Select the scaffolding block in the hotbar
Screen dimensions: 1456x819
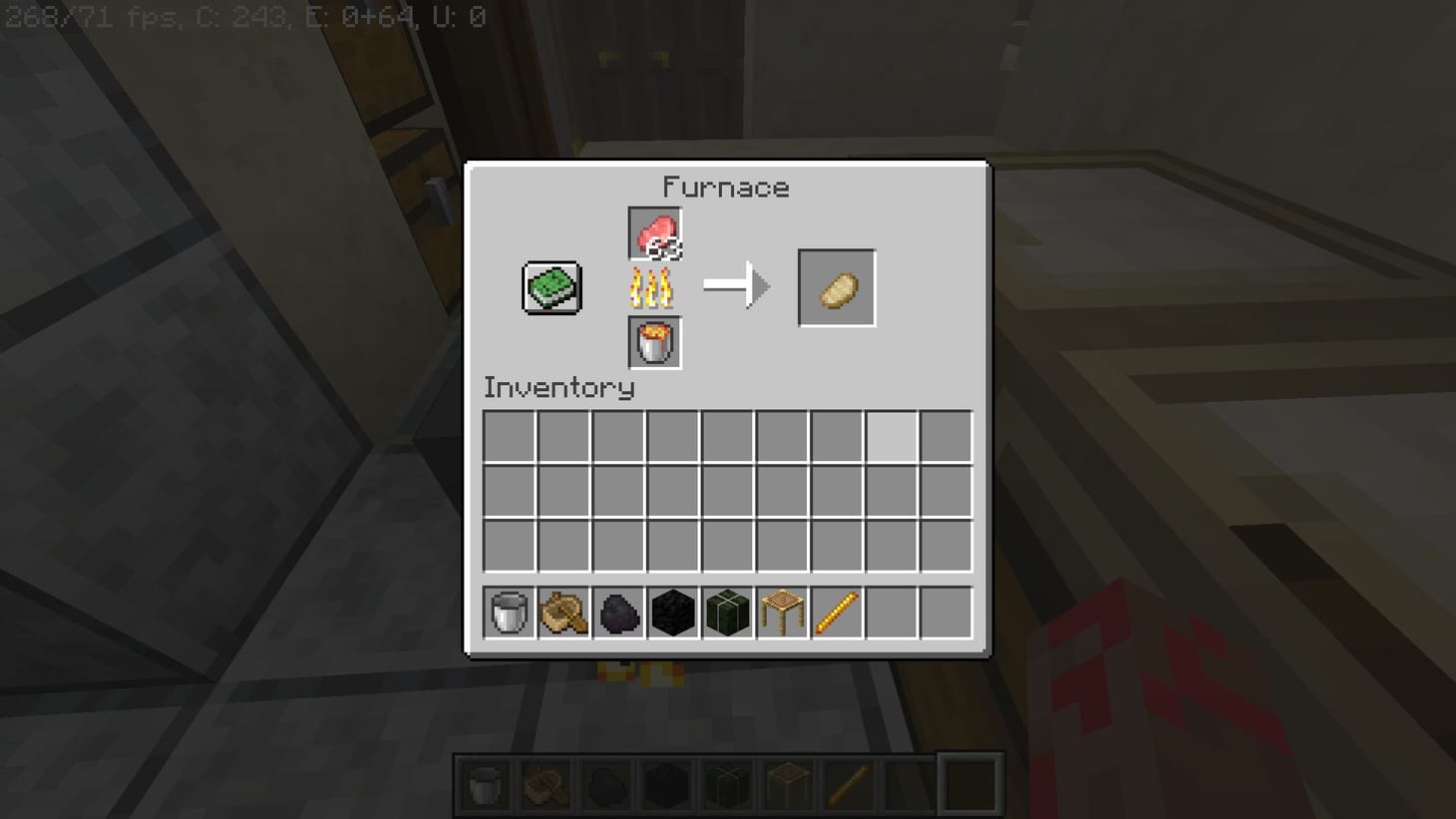(781, 613)
